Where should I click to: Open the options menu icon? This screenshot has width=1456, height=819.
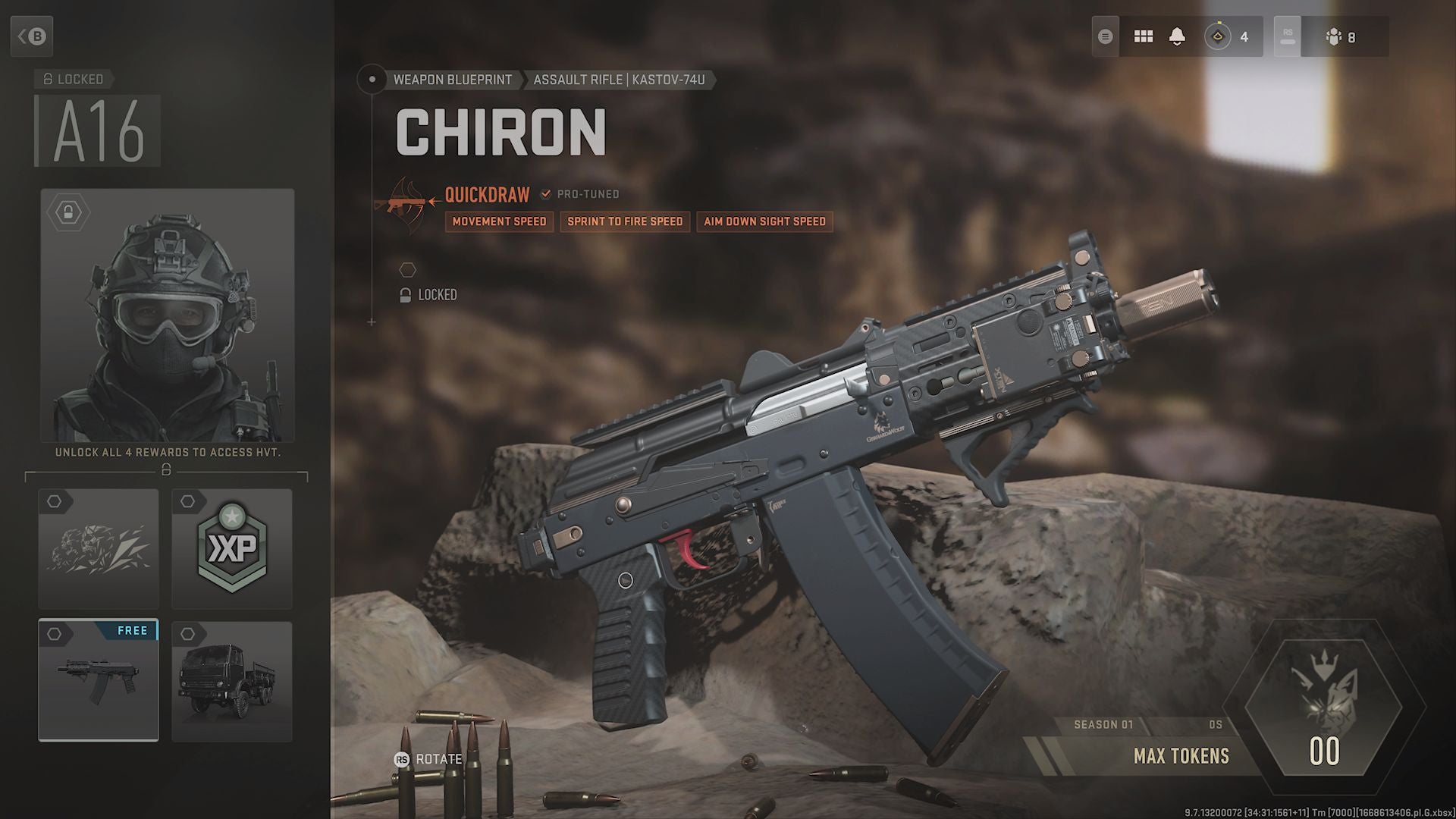[1106, 36]
